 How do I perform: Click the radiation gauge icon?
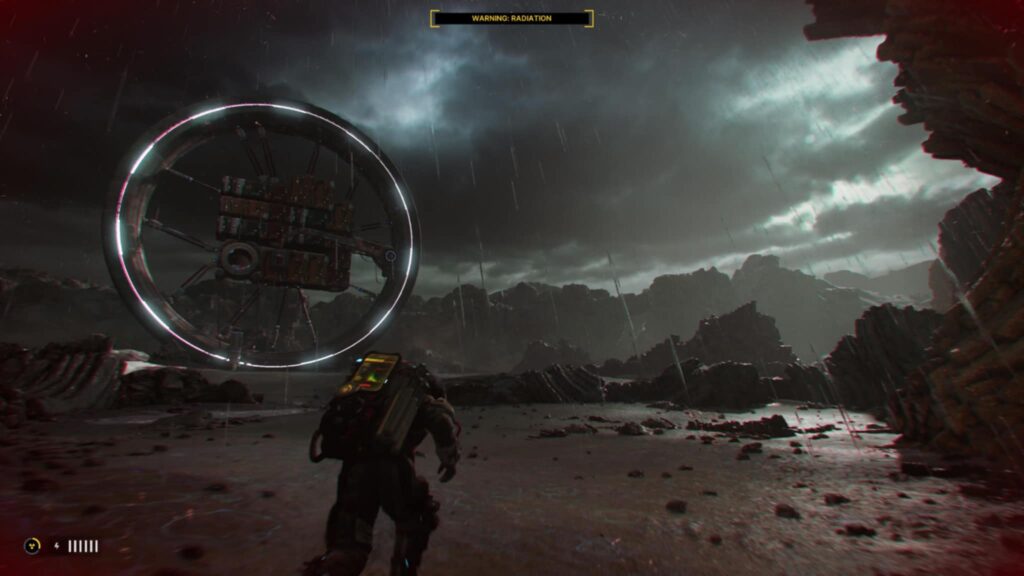pyautogui.click(x=32, y=546)
